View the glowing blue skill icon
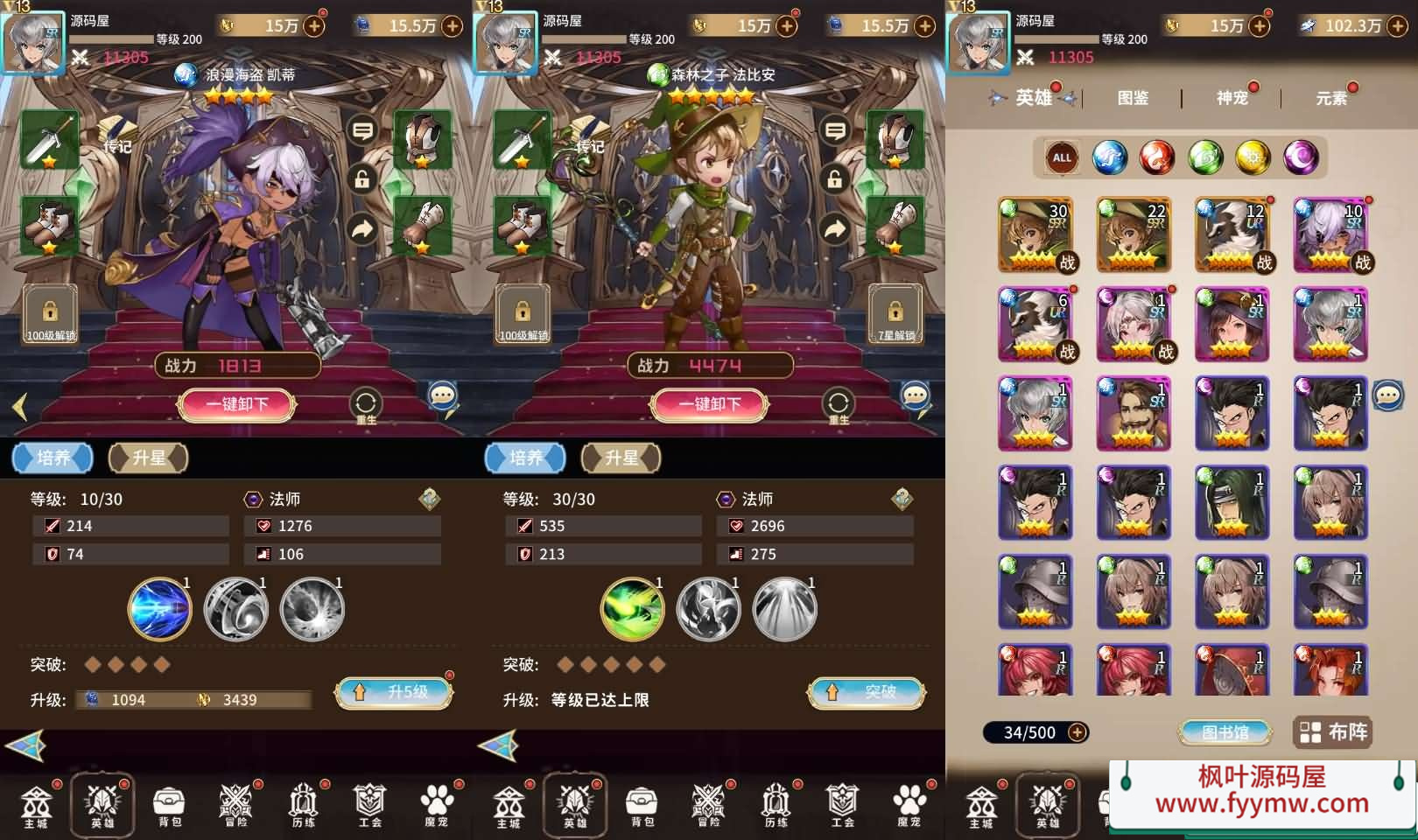The image size is (1418, 840). click(159, 609)
